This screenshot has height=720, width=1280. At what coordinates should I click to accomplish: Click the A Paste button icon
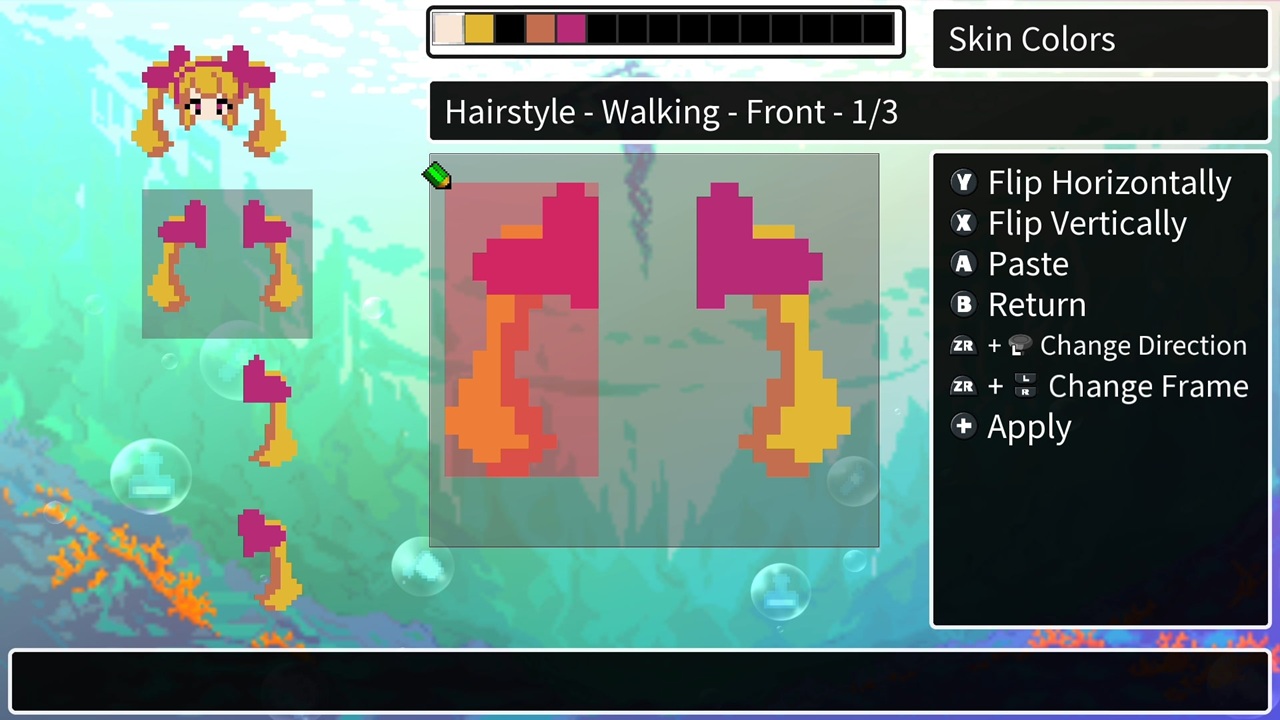(963, 263)
